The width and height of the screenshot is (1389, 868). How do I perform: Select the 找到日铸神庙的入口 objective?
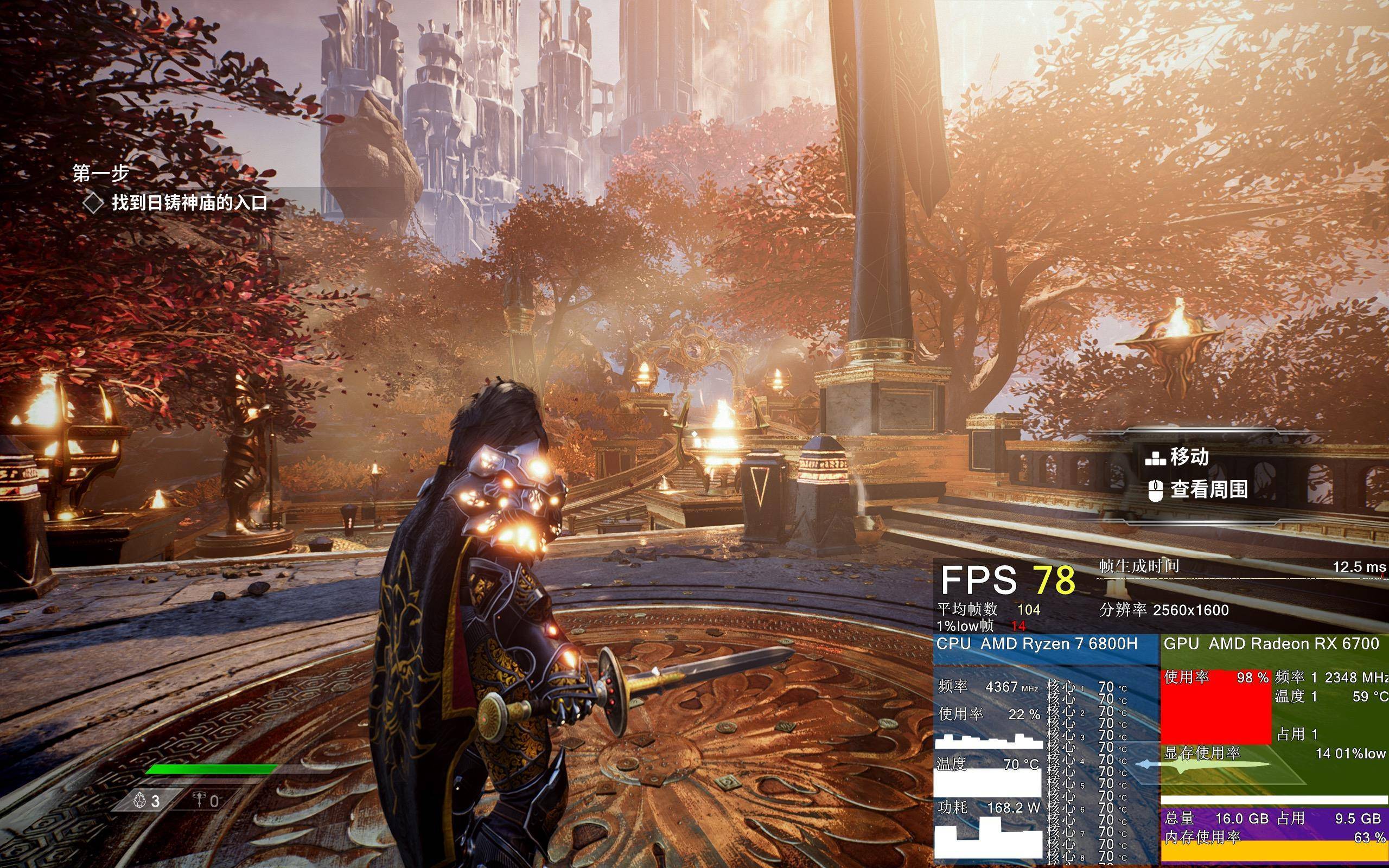tap(188, 203)
